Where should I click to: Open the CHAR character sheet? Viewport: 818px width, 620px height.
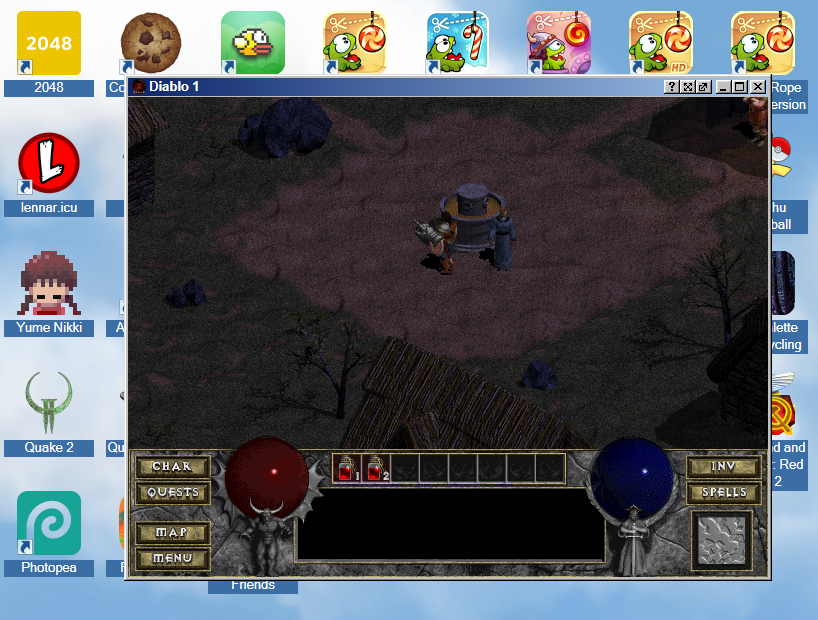(172, 467)
